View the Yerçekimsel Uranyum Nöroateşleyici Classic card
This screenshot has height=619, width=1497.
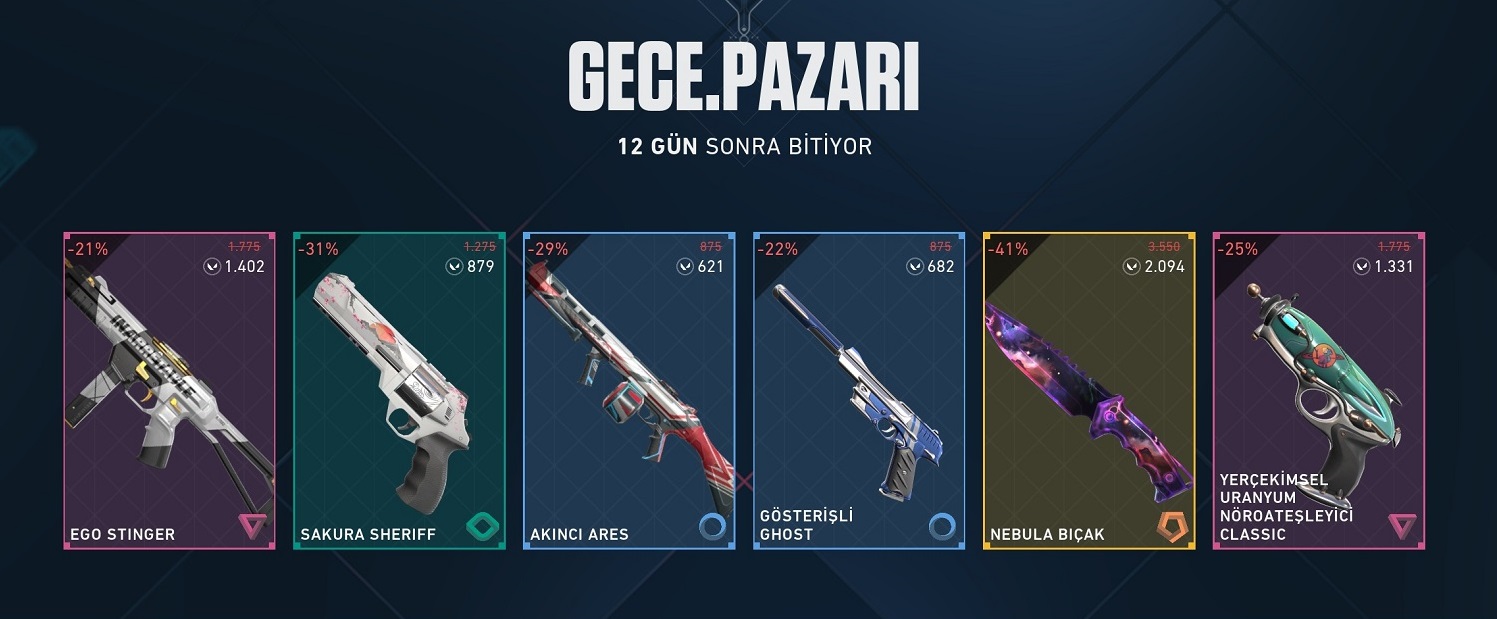point(1319,391)
